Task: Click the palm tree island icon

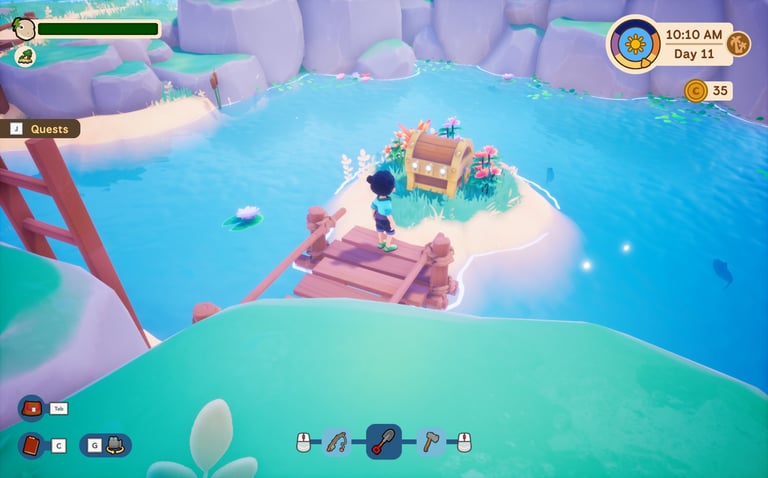Action: click(738, 44)
